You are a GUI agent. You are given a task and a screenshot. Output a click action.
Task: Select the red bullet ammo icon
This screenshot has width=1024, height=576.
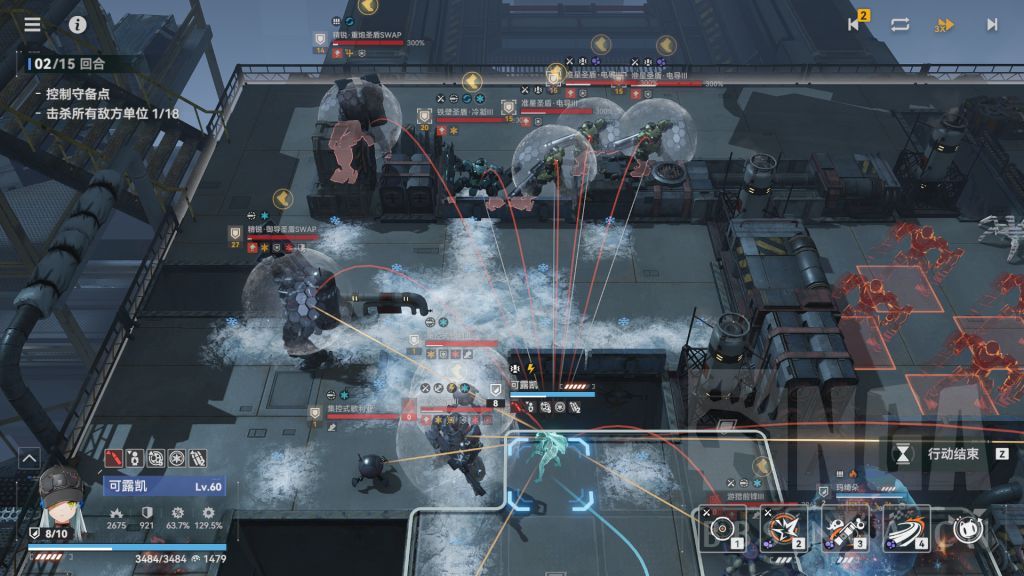coord(115,458)
